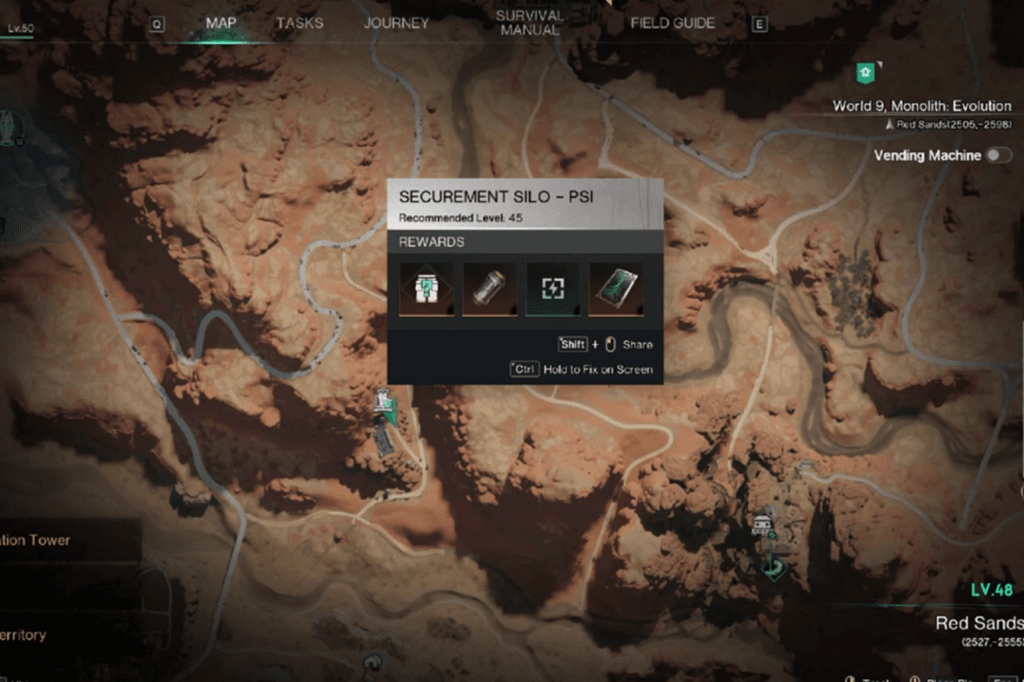Toggle the Vending Machine switch
The width and height of the screenshot is (1024, 682).
click(x=998, y=155)
